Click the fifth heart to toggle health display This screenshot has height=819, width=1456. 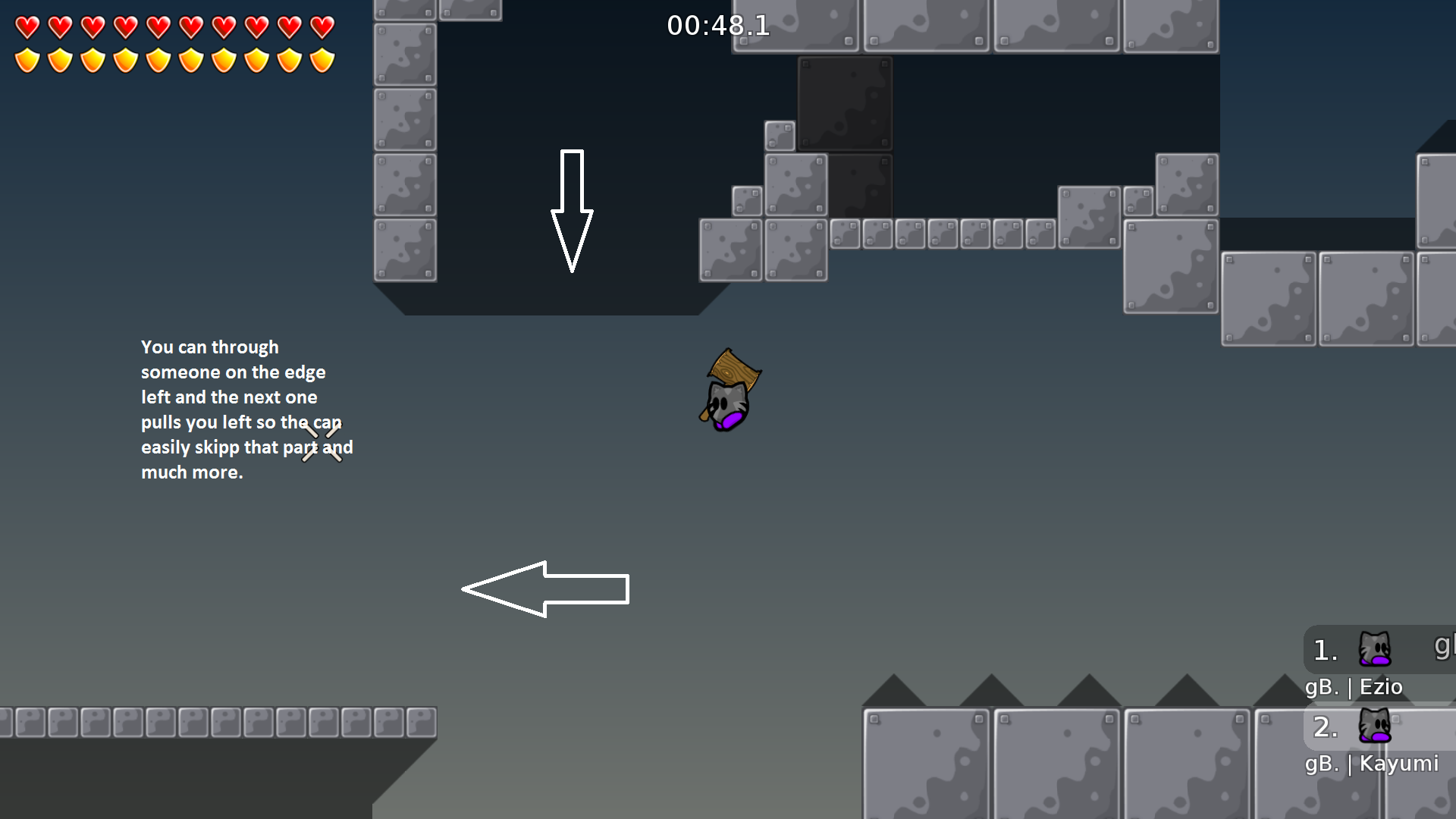(x=158, y=26)
